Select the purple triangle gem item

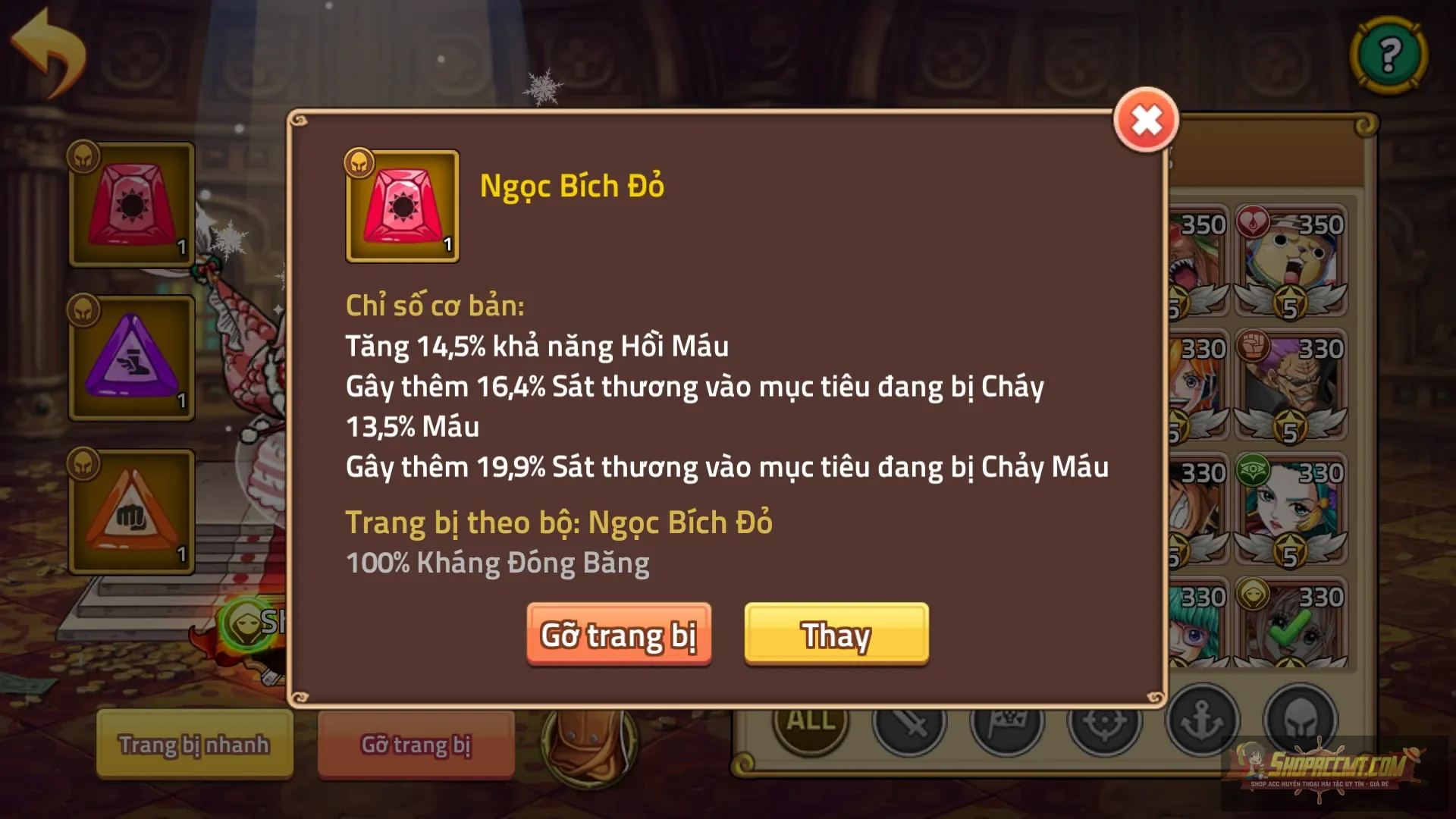point(130,356)
